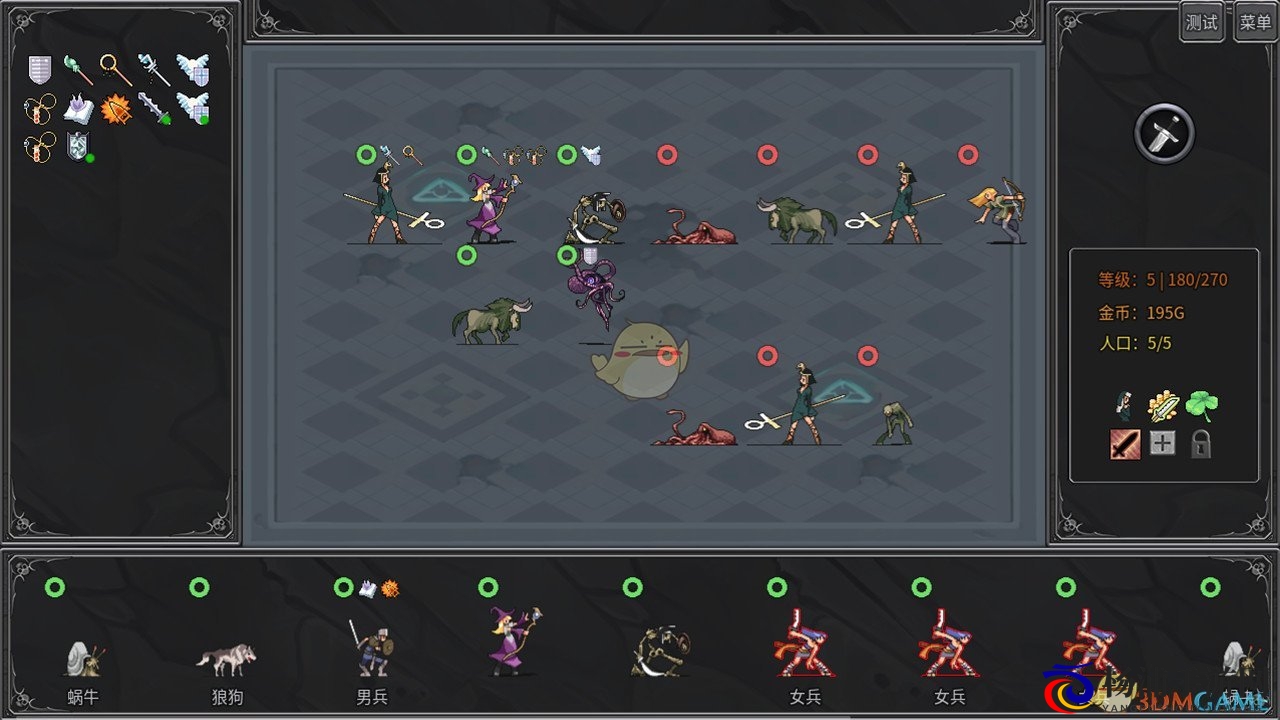Open the 菜单 menu
Image resolution: width=1280 pixels, height=720 pixels.
click(x=1255, y=22)
